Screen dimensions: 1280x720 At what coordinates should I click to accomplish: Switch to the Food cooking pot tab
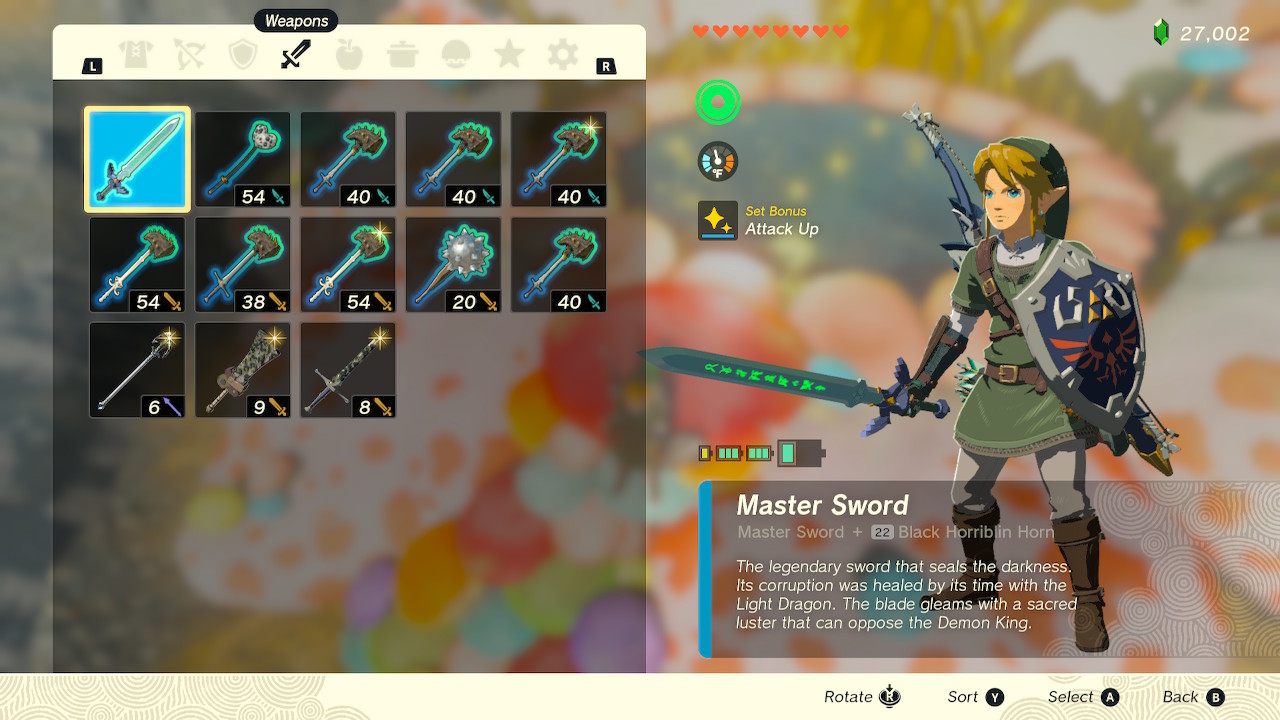pyautogui.click(x=403, y=54)
